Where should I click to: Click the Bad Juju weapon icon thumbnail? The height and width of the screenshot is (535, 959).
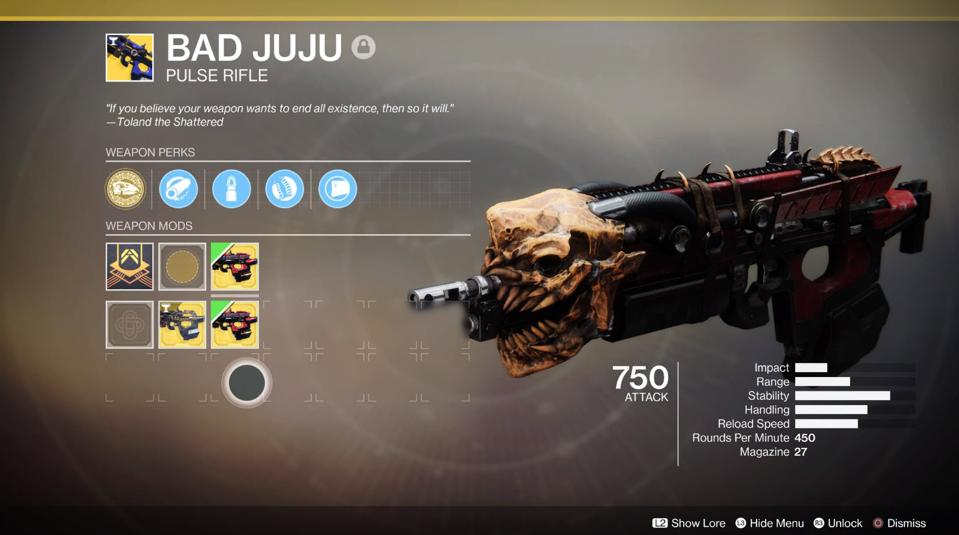130,58
